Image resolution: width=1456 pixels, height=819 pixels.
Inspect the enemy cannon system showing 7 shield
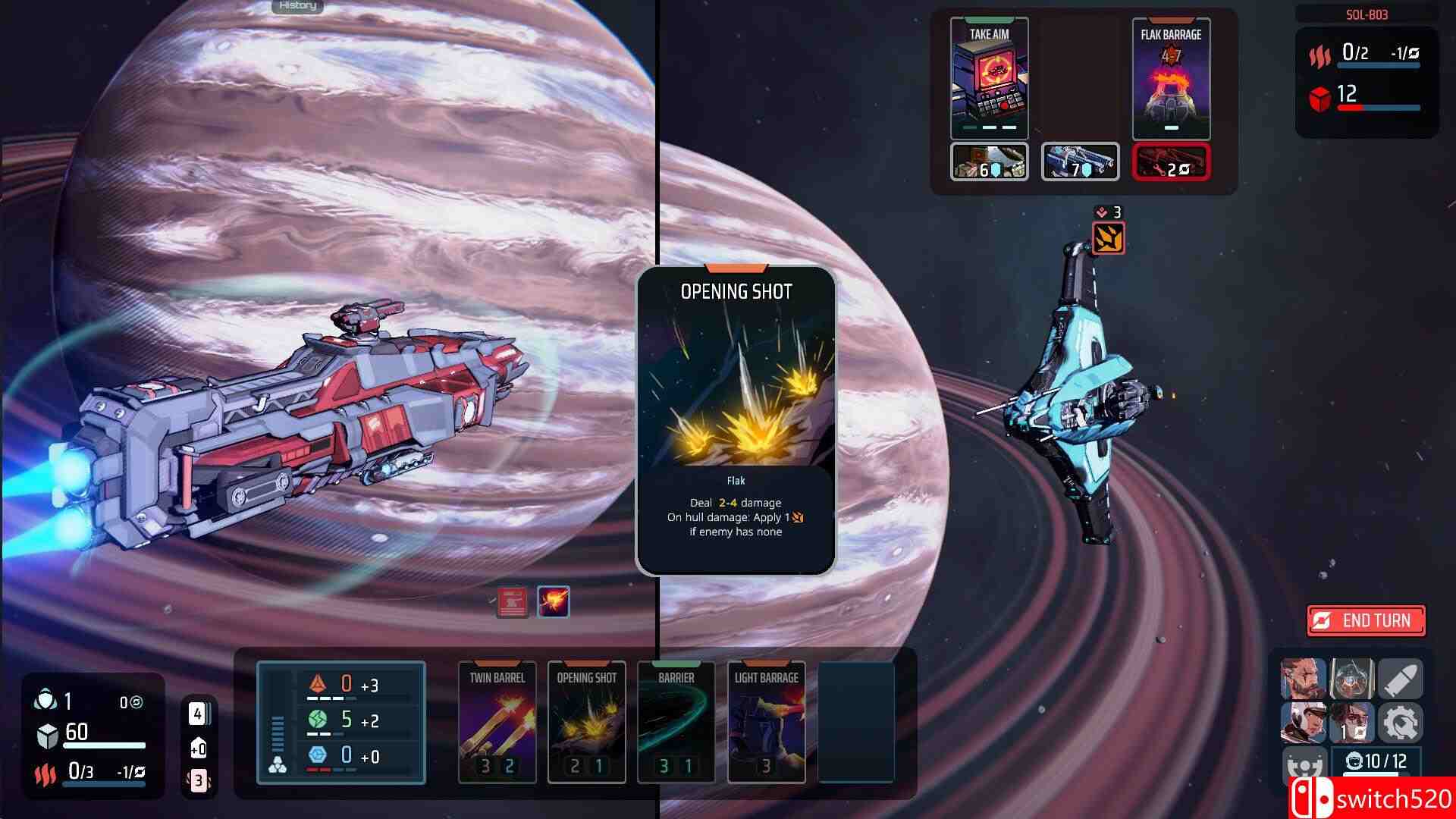click(1080, 161)
